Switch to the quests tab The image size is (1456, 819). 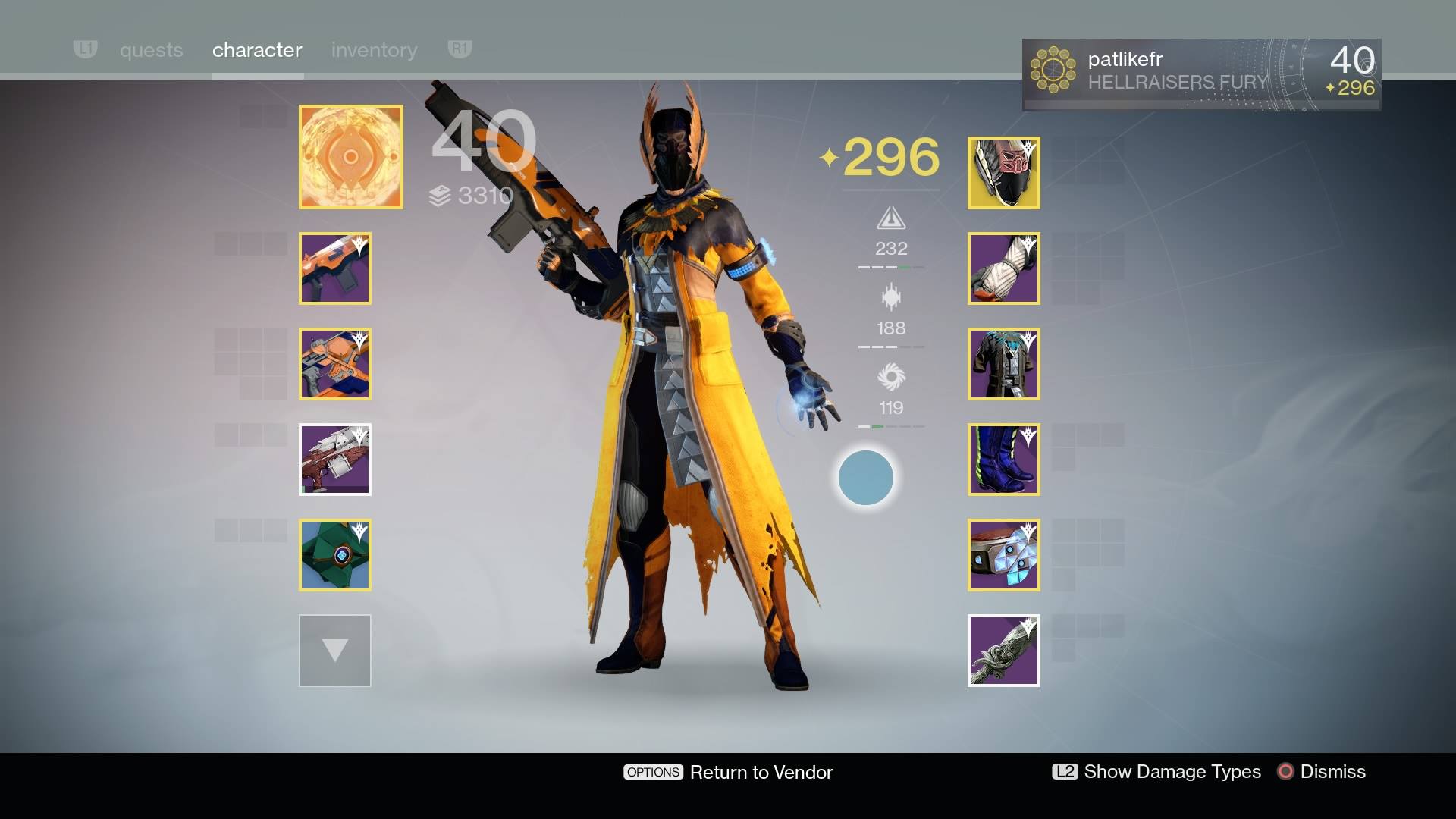point(151,50)
